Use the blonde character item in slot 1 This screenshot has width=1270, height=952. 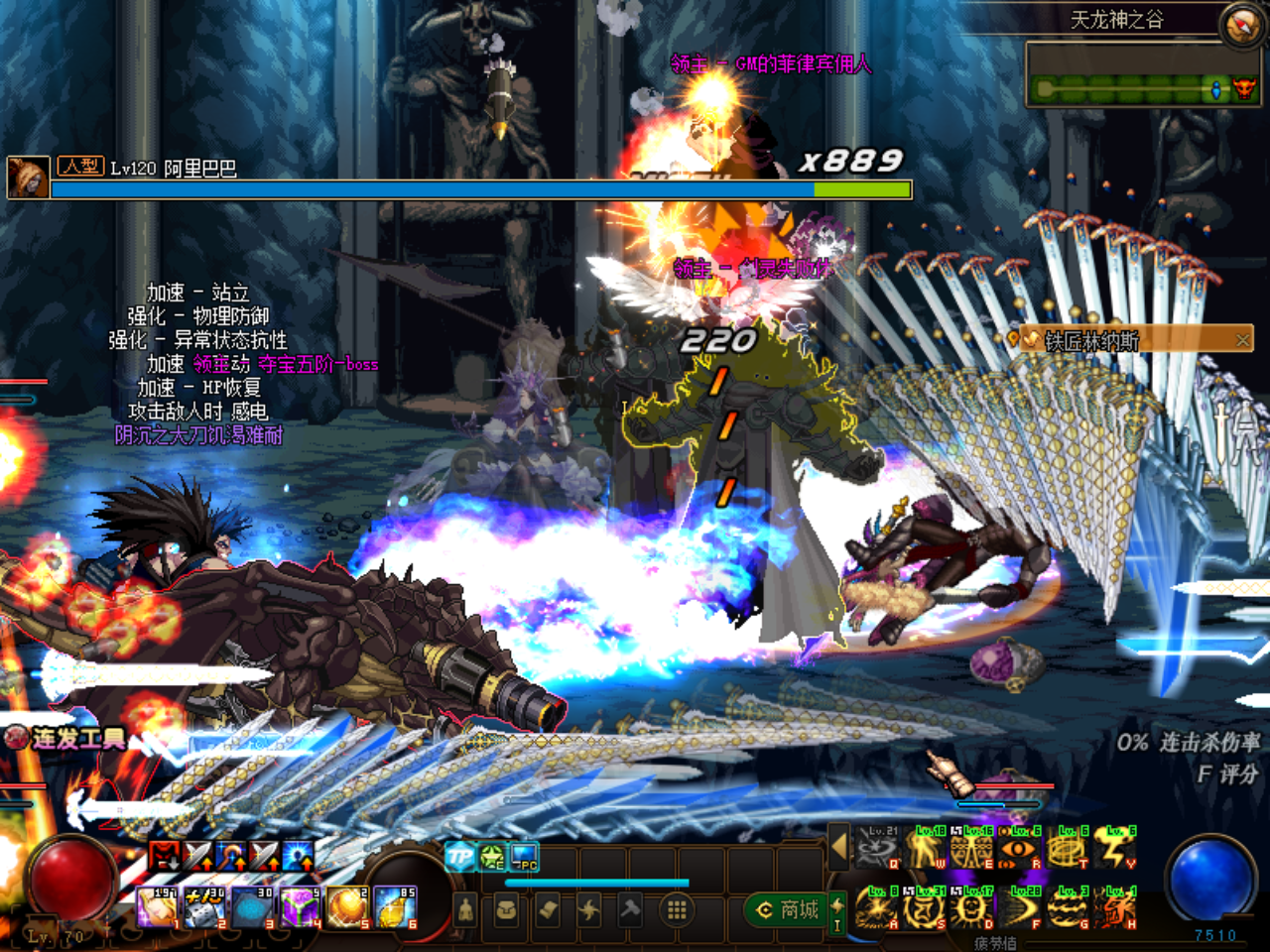pos(156,907)
